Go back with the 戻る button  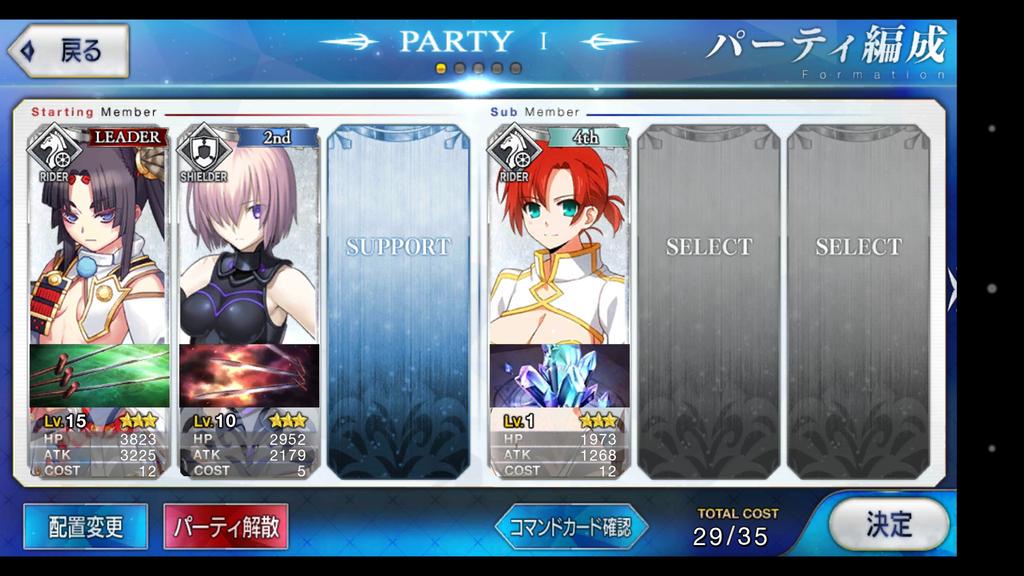[x=68, y=51]
